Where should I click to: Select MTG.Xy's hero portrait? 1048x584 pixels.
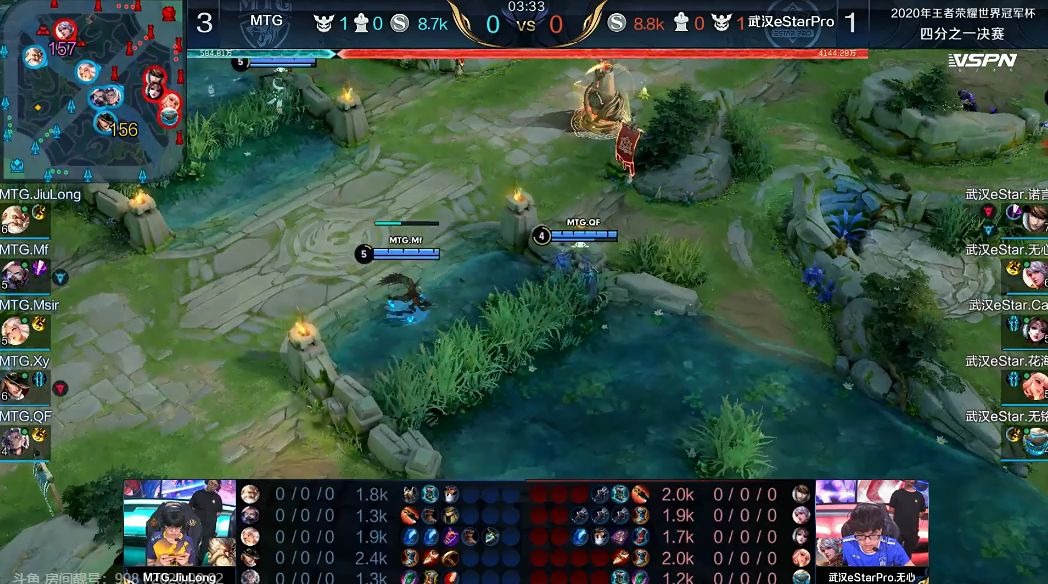(x=13, y=384)
